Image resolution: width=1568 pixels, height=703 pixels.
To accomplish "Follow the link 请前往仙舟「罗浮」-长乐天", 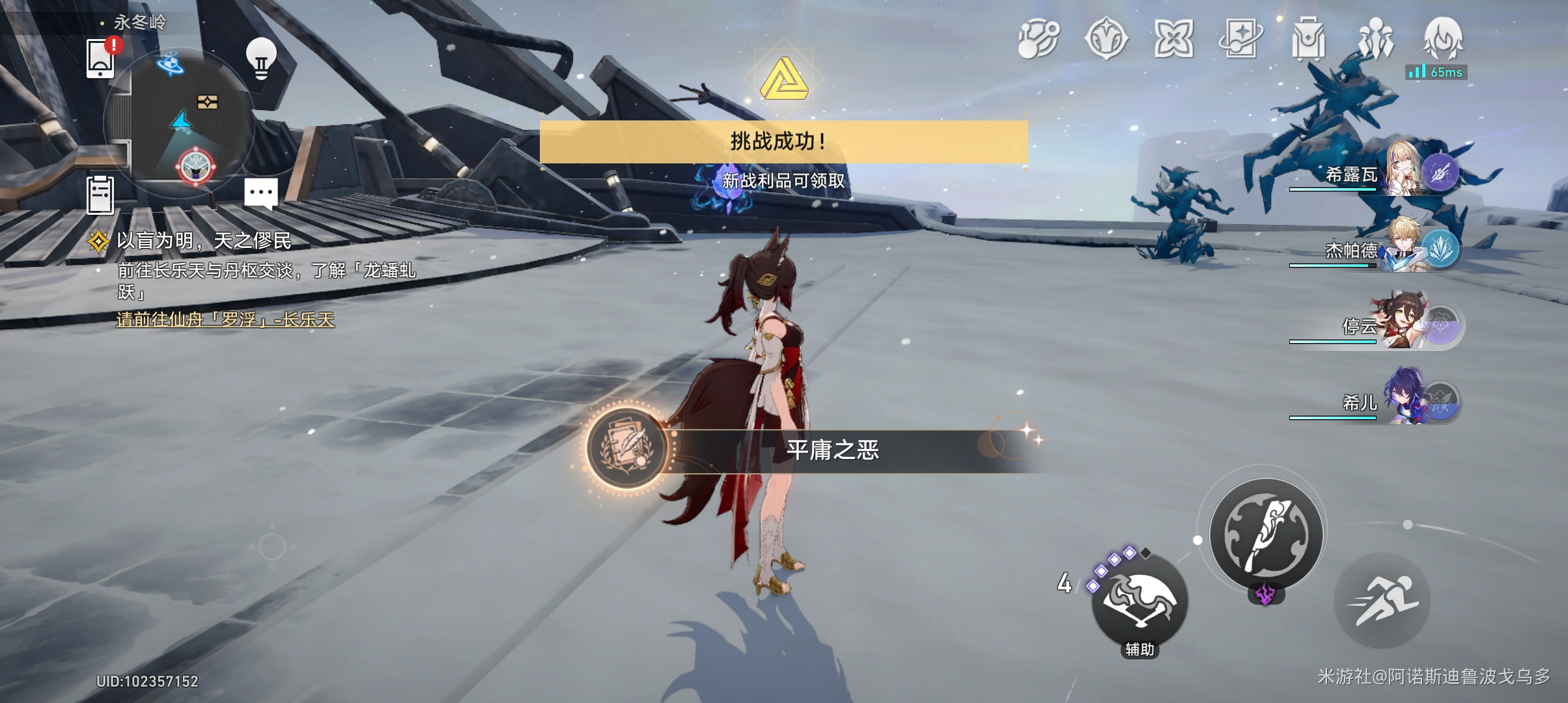I will (x=225, y=320).
